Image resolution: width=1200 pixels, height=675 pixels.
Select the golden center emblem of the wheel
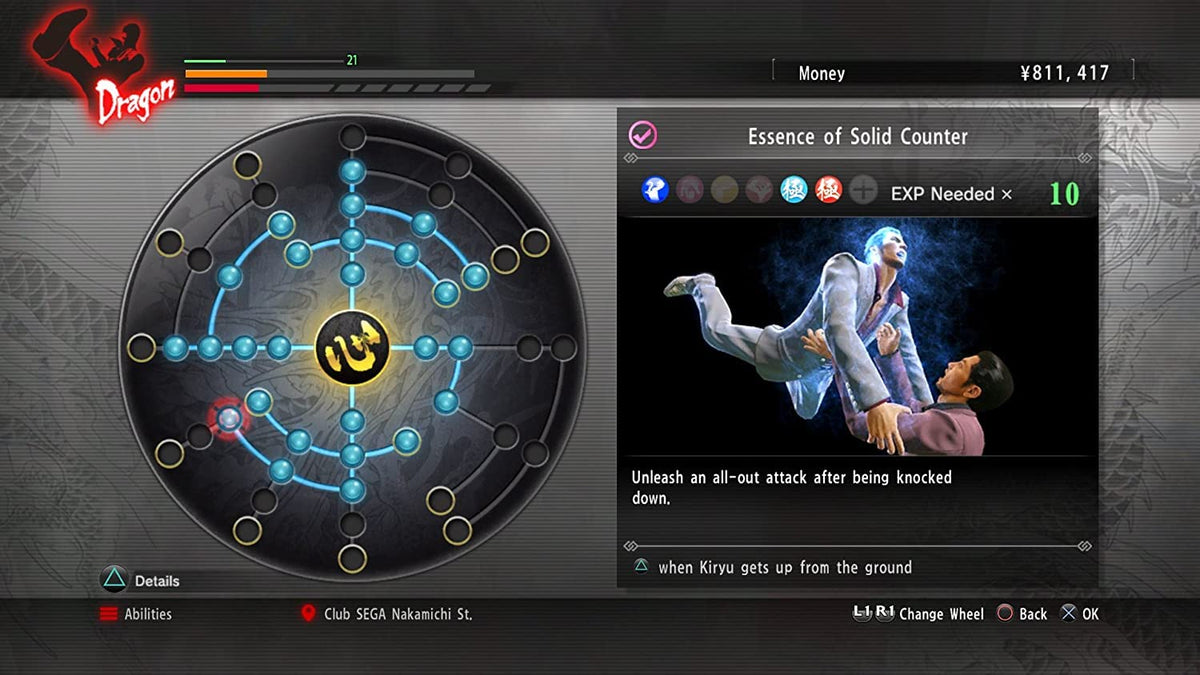[351, 348]
